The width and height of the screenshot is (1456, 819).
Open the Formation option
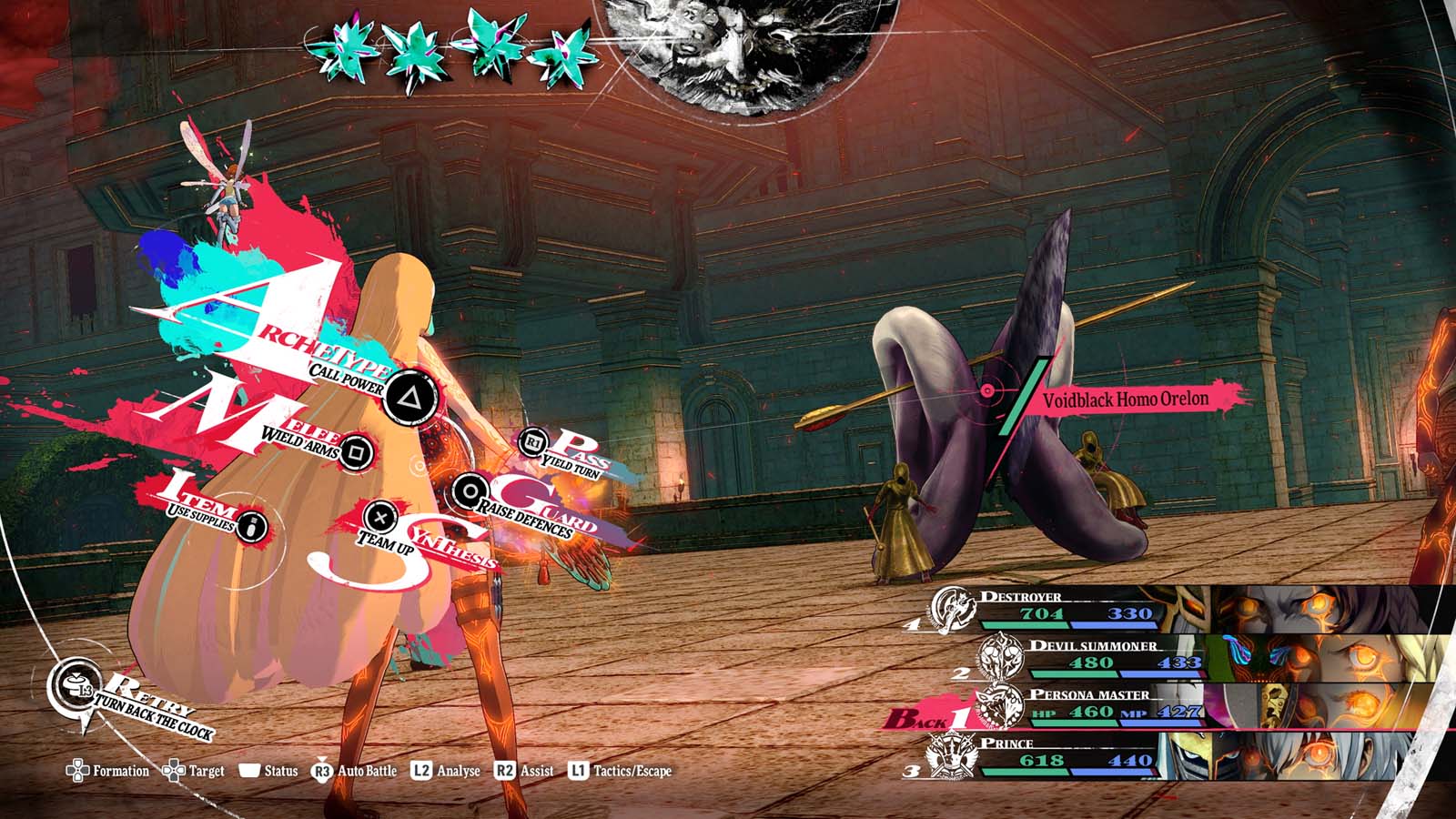click(108, 772)
